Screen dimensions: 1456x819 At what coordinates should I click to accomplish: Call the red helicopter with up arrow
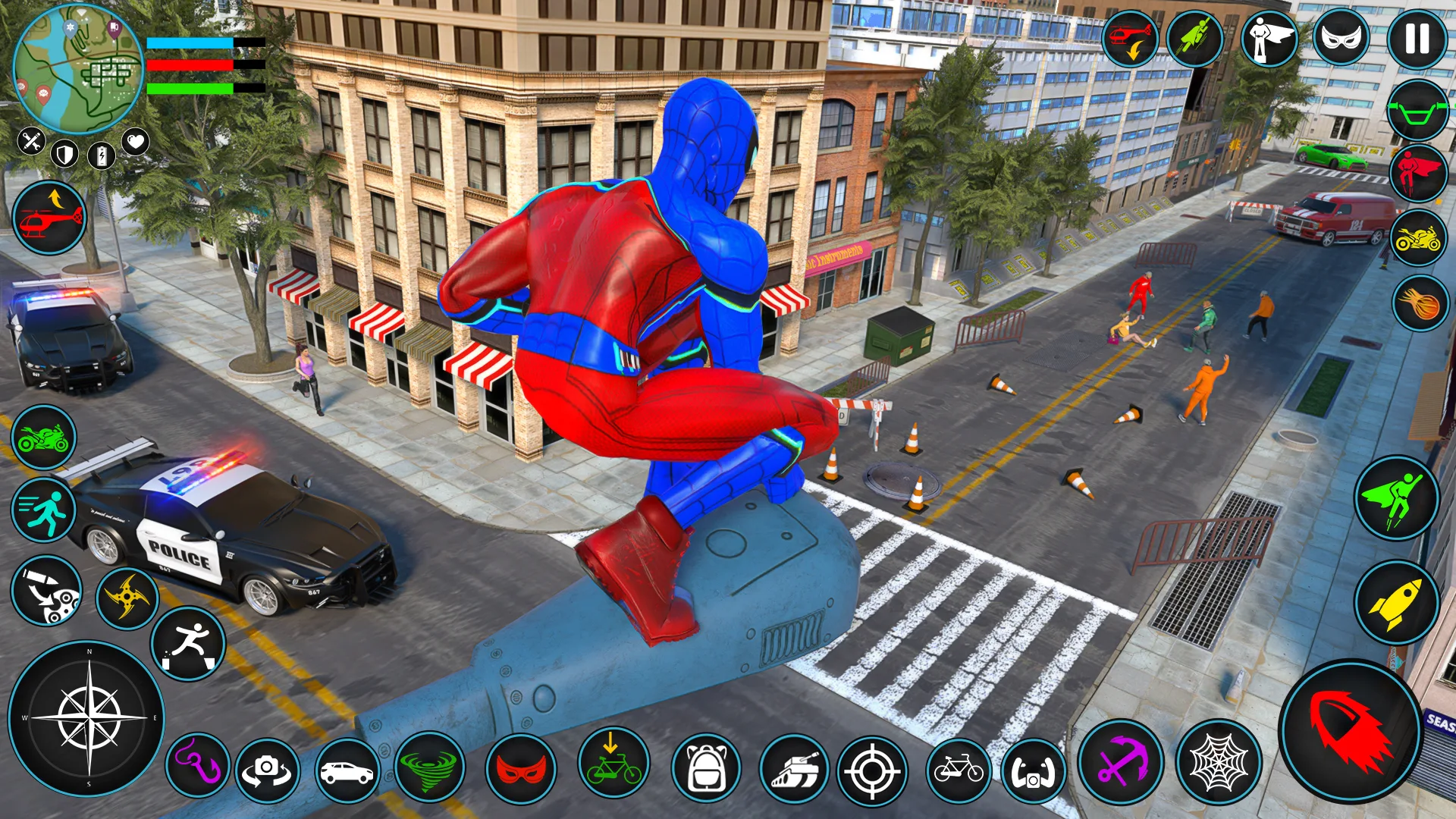tap(49, 218)
